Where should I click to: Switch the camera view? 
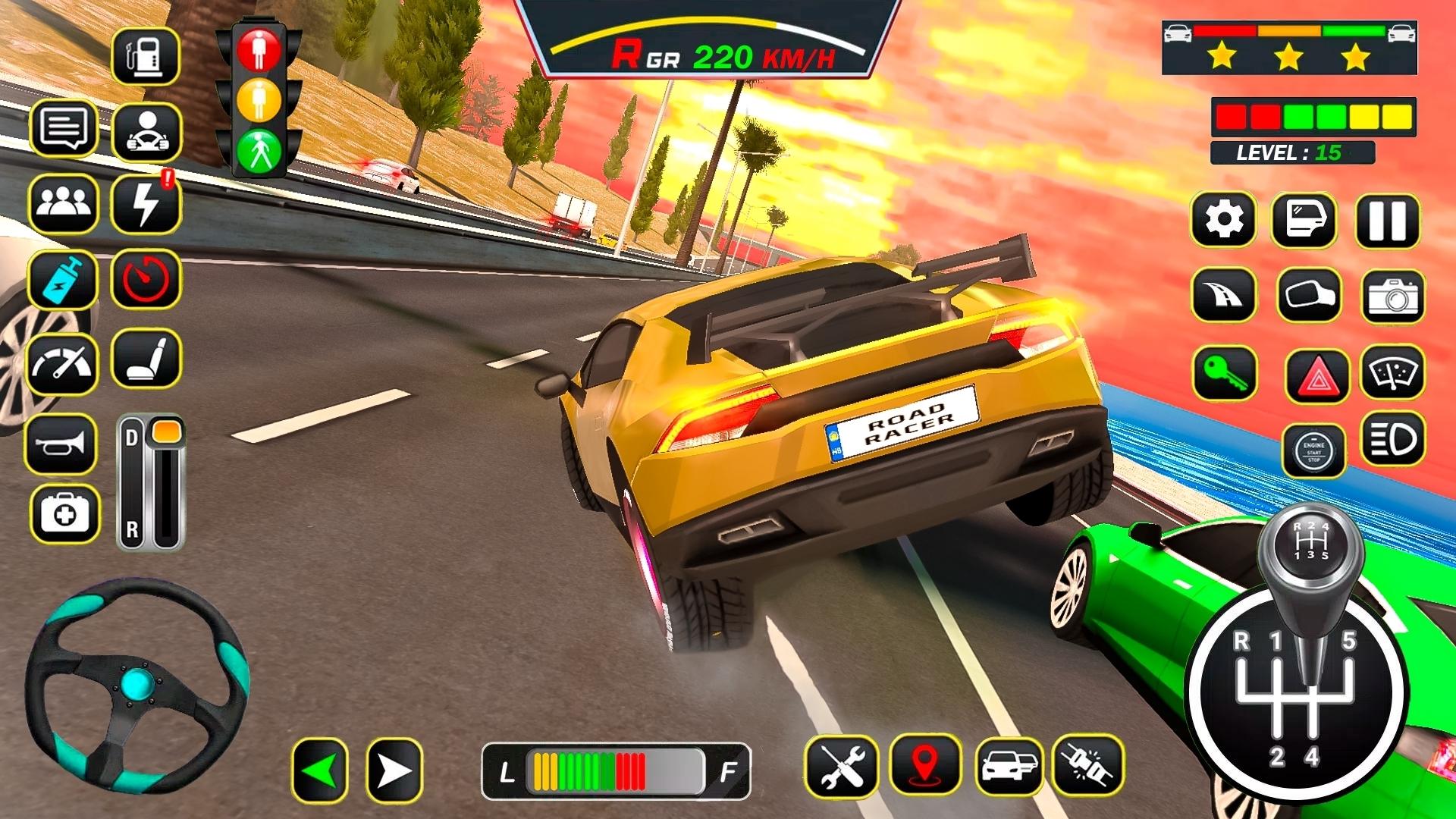(1392, 297)
